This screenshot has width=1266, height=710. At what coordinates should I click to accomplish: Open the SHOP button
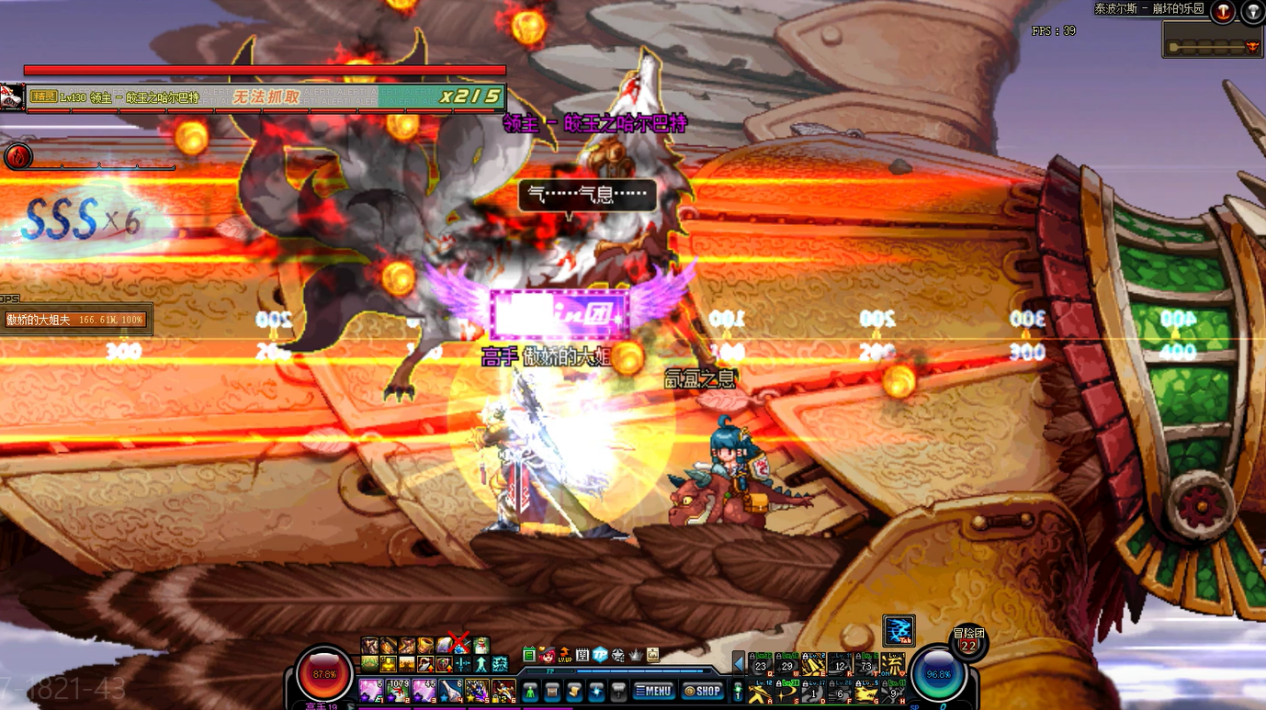point(702,690)
